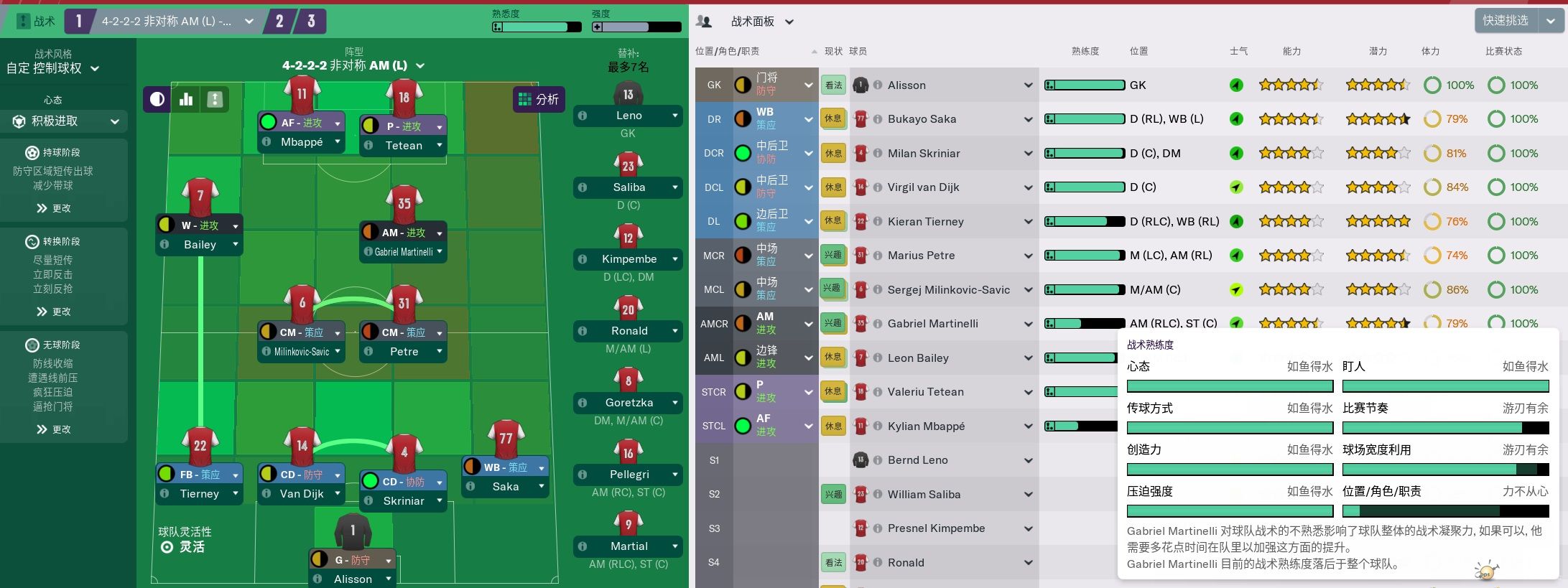Open 更改 under 转换阶段 instructions
This screenshot has width=1568, height=588.
coord(54,312)
